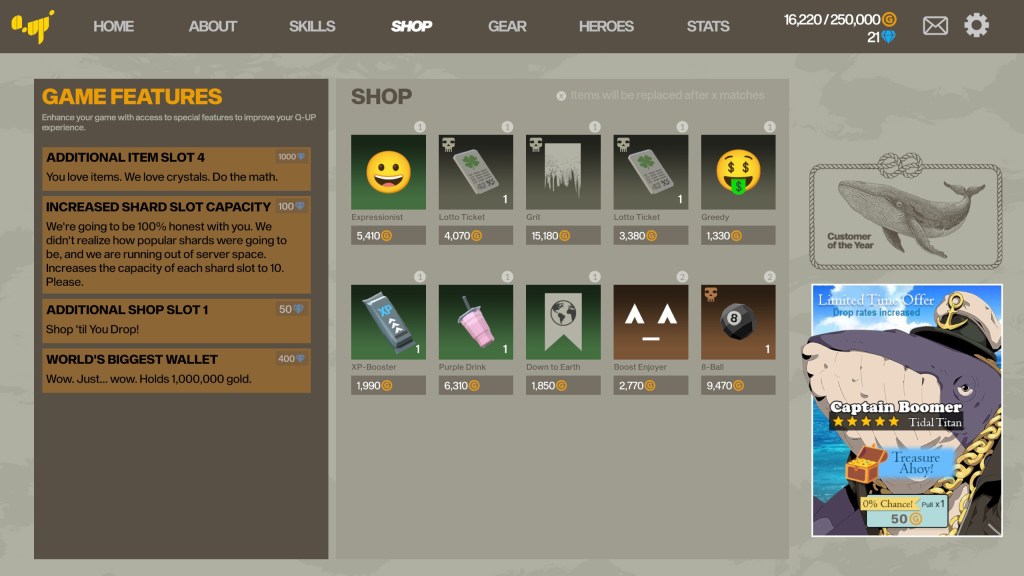The image size is (1024, 576).
Task: Switch to the Skills tab
Action: click(x=312, y=26)
